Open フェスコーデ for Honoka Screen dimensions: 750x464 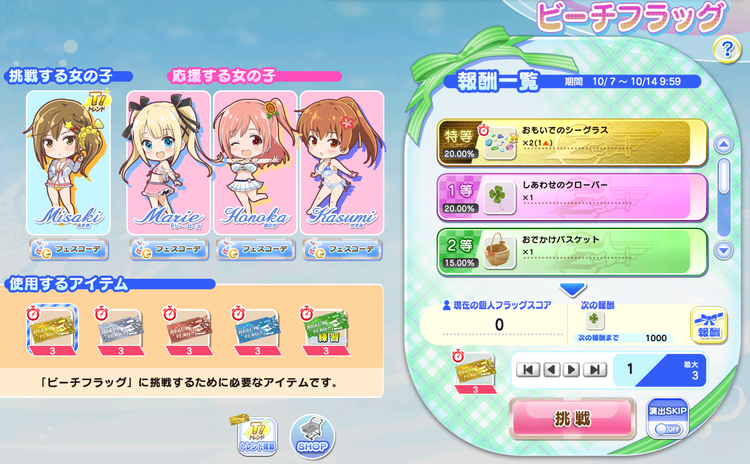pyautogui.click(x=255, y=250)
